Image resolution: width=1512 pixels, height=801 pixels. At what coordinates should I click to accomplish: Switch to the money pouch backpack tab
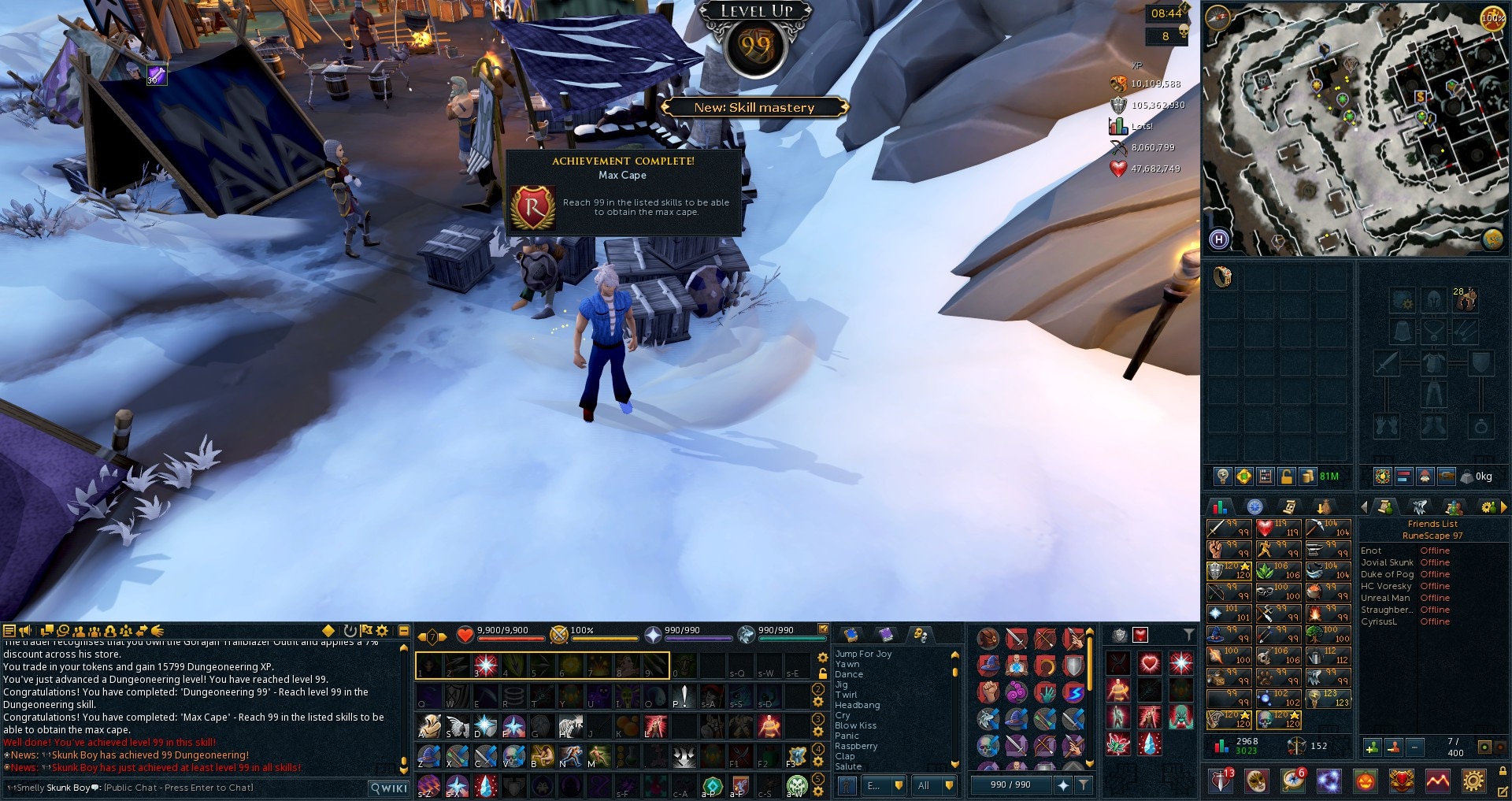[1309, 477]
